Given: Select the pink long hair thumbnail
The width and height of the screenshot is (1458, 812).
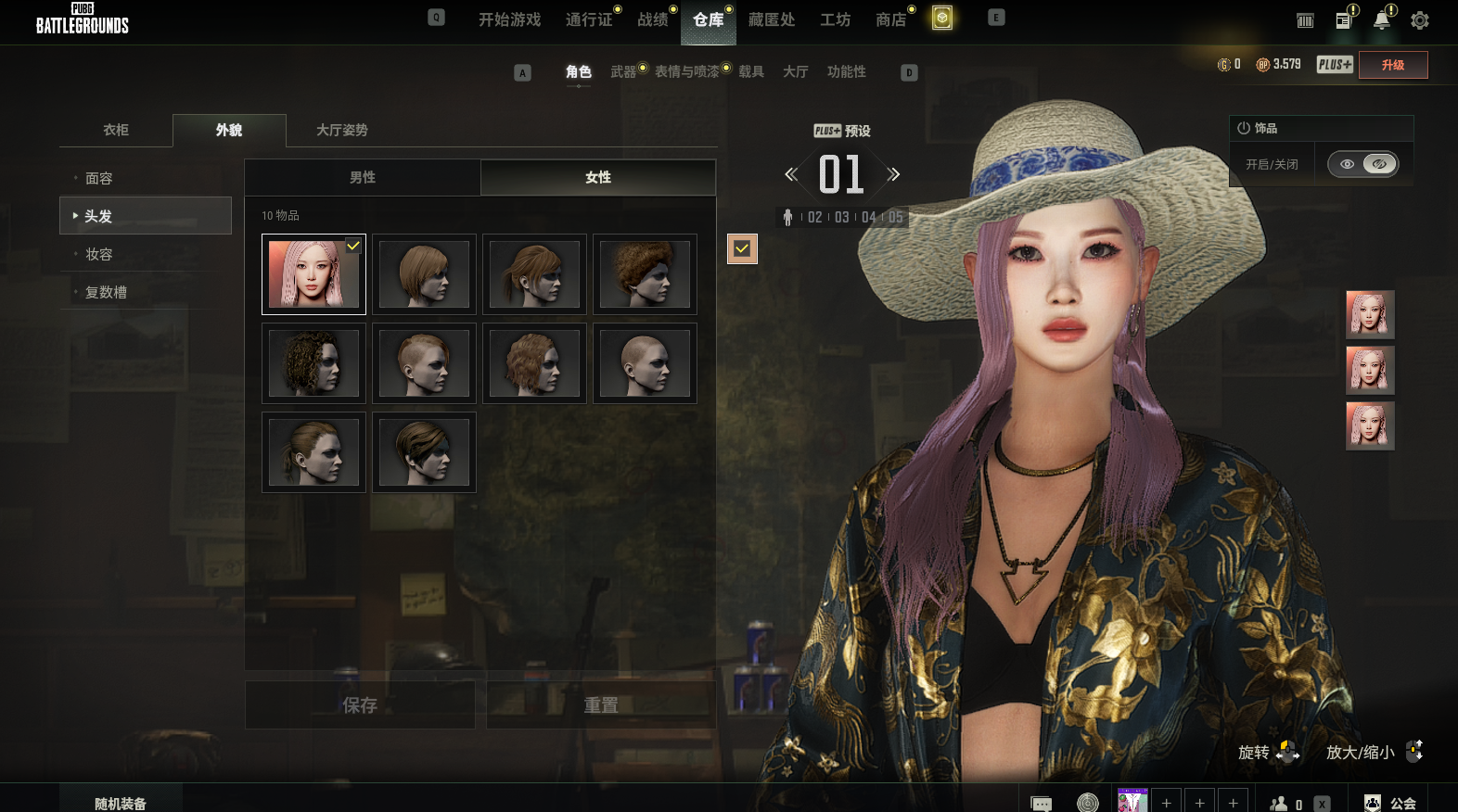Looking at the screenshot, I should pyautogui.click(x=313, y=274).
